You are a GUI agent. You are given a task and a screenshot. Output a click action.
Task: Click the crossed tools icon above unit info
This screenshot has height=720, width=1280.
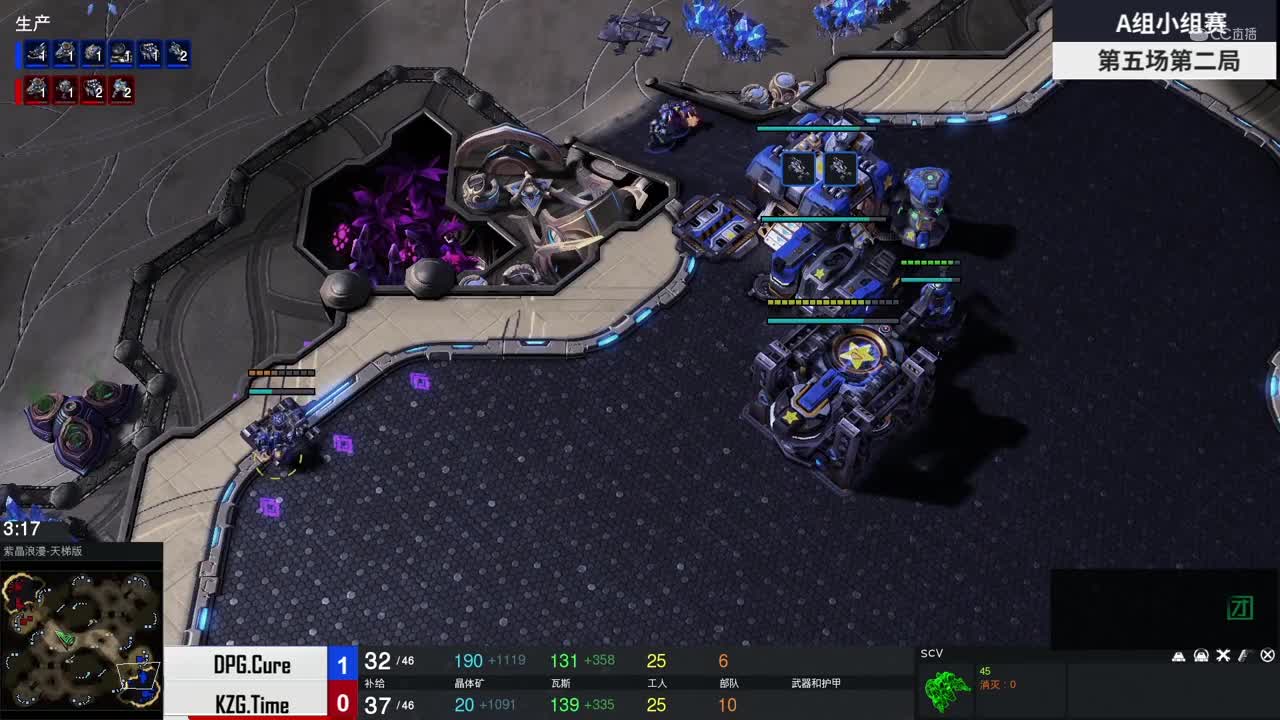click(x=1223, y=656)
